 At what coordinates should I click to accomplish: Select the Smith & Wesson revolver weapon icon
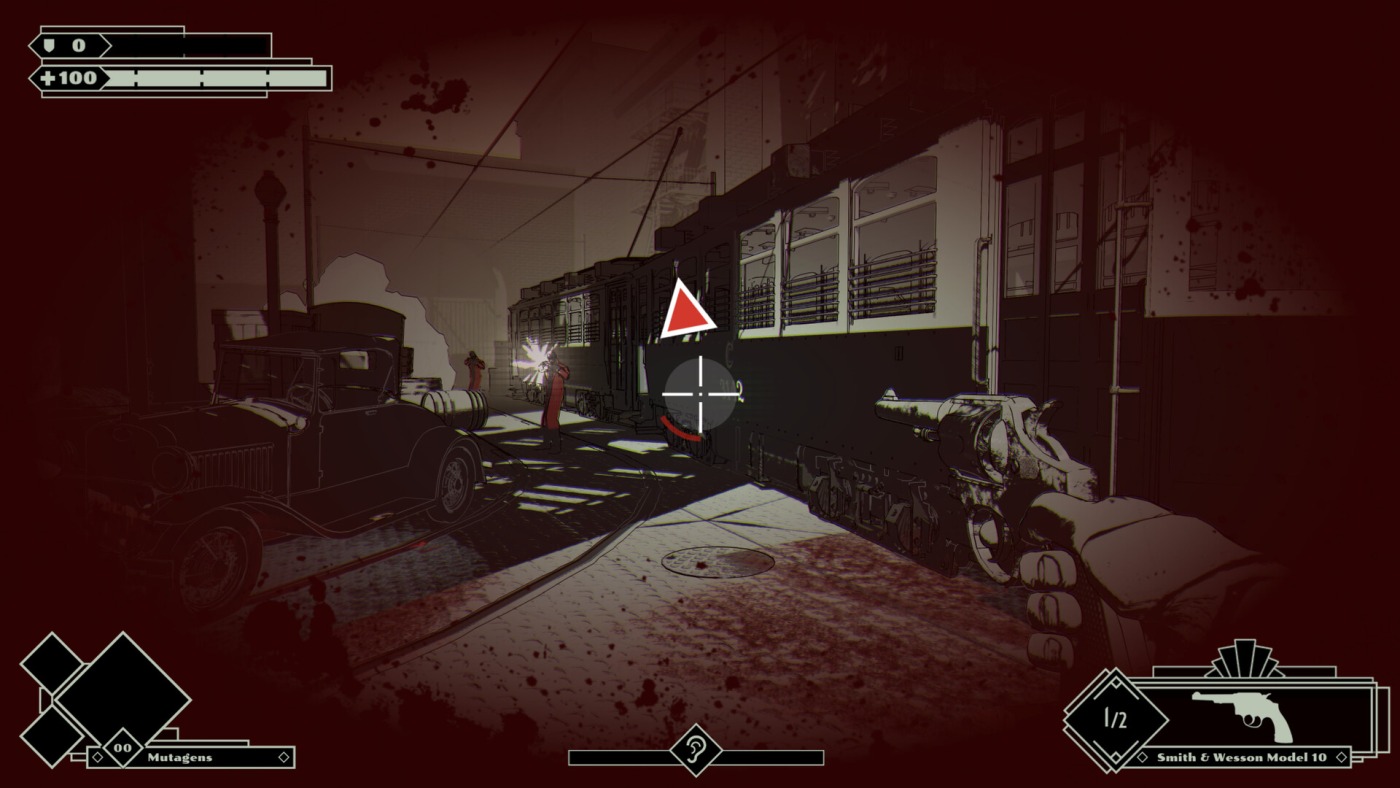click(x=1243, y=714)
